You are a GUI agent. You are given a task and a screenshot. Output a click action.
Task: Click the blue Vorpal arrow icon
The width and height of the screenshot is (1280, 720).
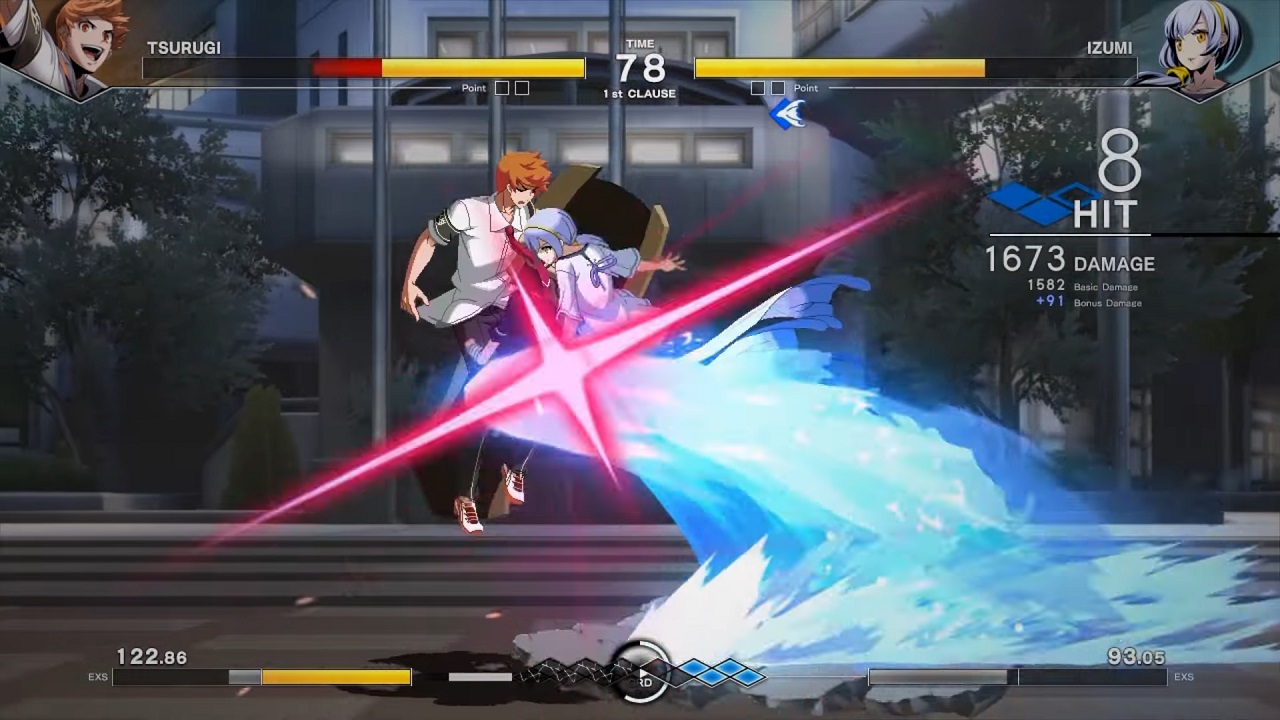point(788,114)
